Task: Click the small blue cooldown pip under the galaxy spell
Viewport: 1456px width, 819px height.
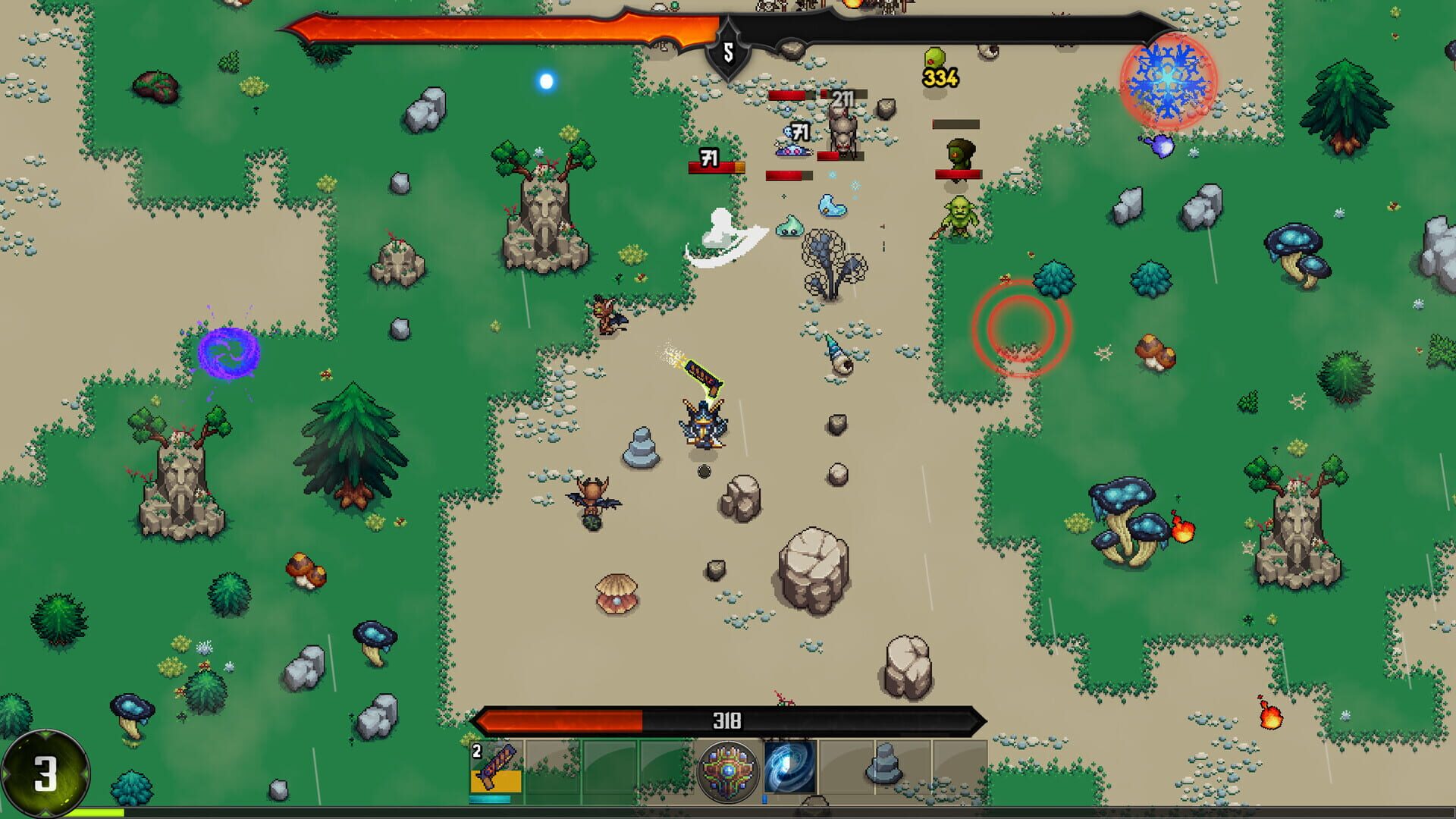Action: [x=764, y=799]
